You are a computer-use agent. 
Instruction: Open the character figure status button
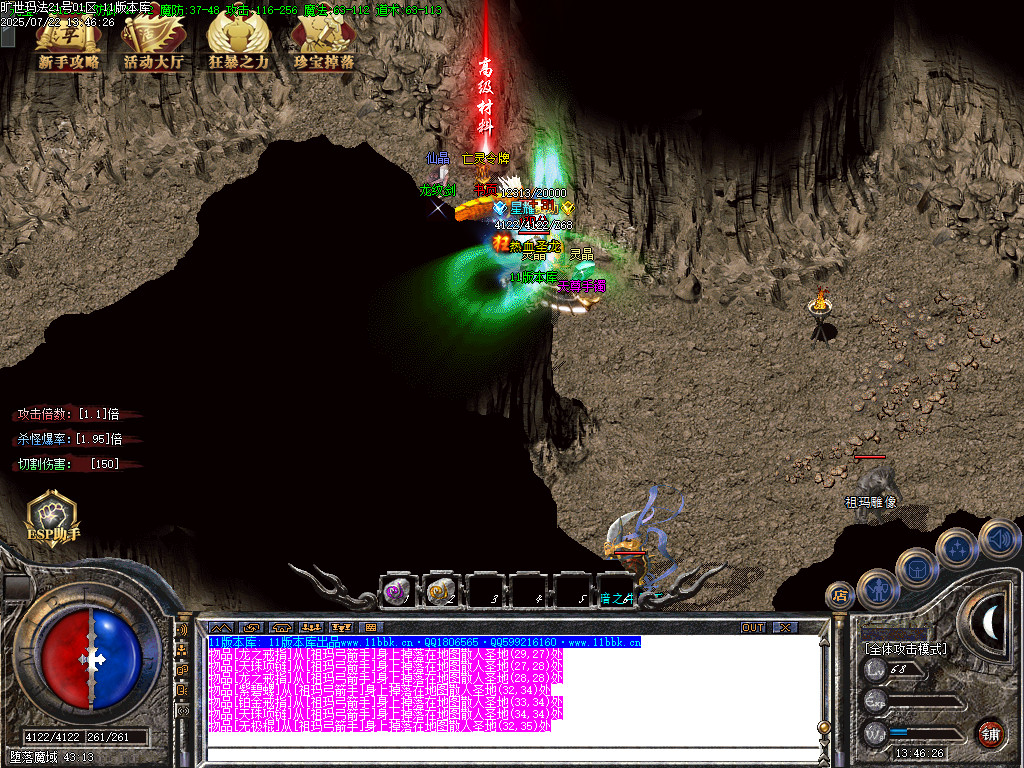pyautogui.click(x=877, y=589)
